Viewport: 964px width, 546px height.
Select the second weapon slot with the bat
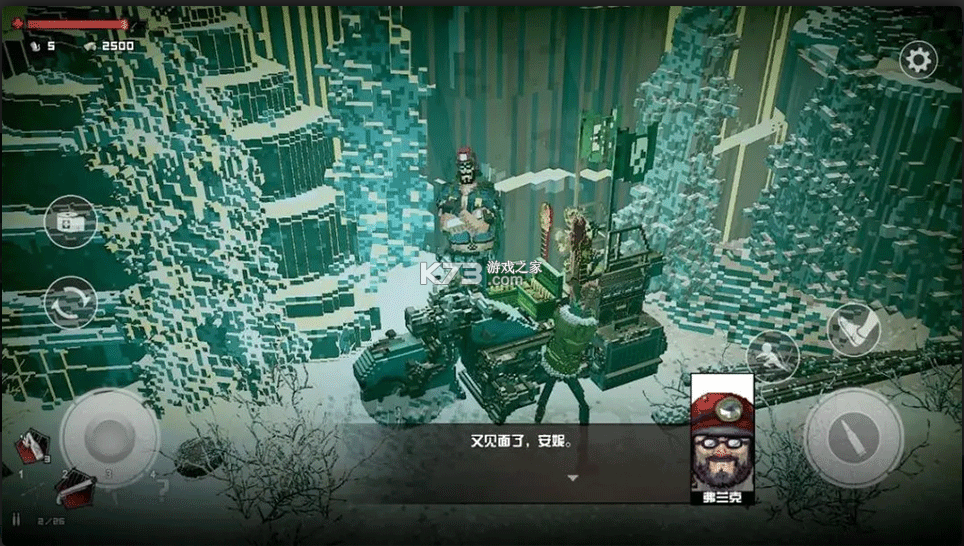pyautogui.click(x=74, y=488)
